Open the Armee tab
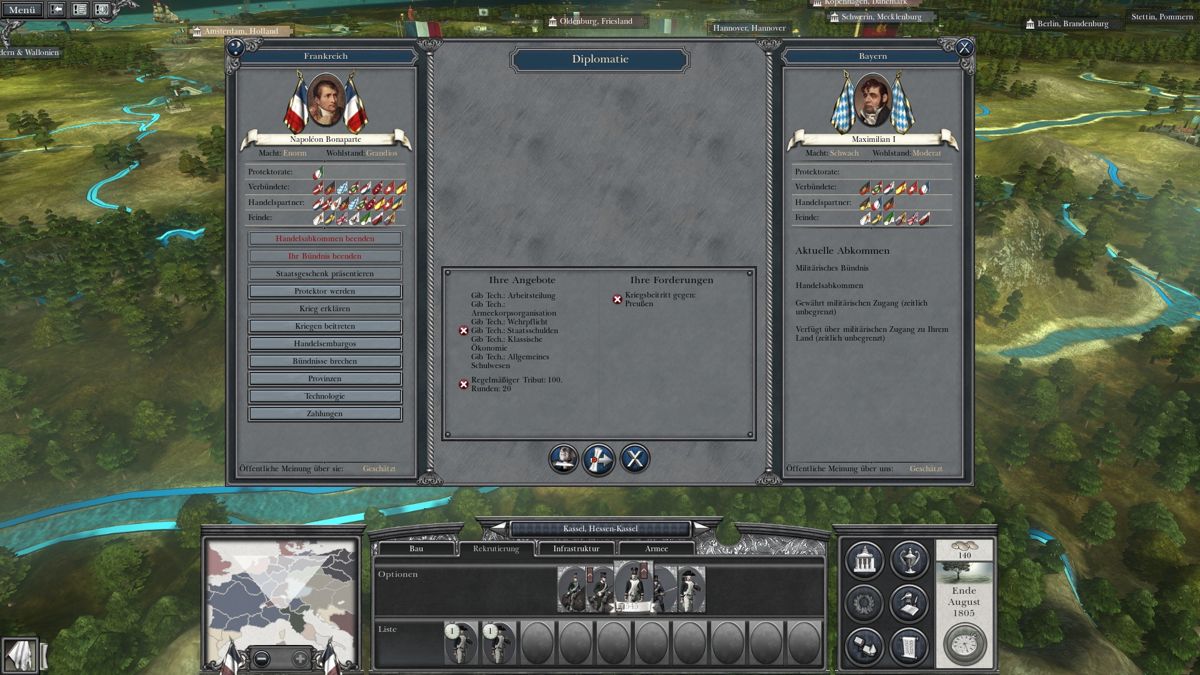The width and height of the screenshot is (1200, 675). coord(656,549)
